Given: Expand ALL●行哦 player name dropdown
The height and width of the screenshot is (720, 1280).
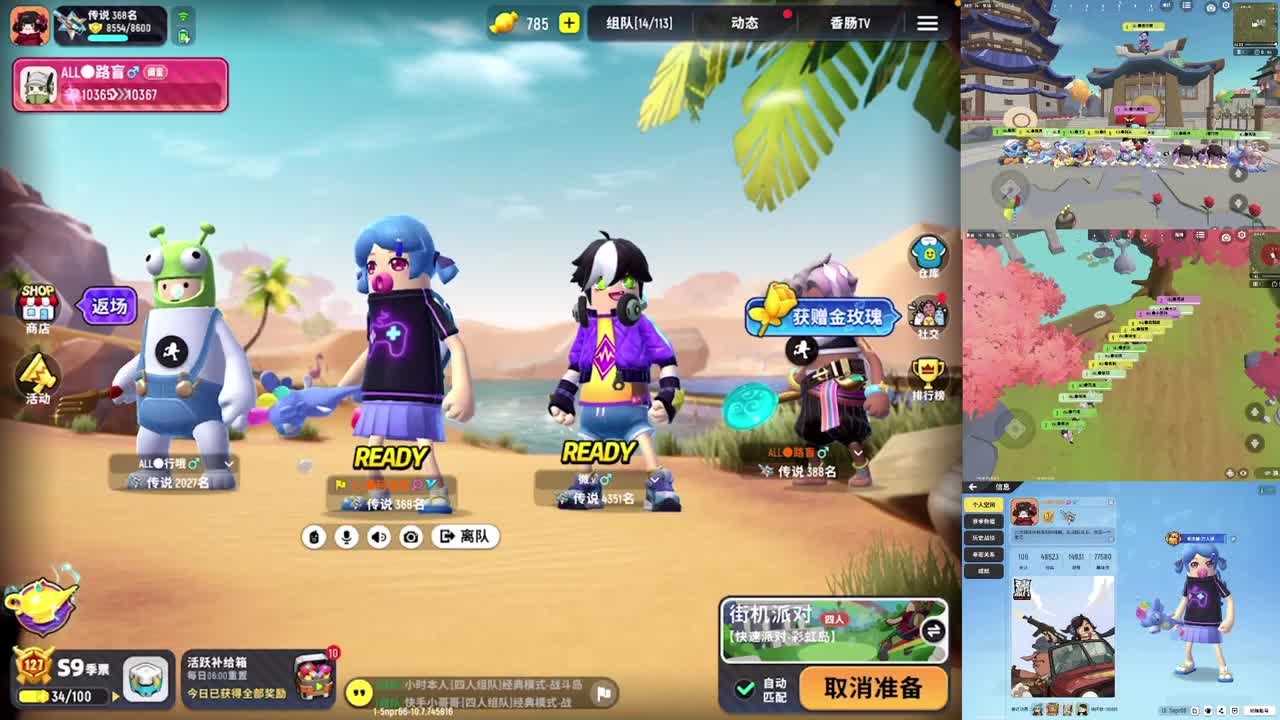Looking at the screenshot, I should [227, 463].
